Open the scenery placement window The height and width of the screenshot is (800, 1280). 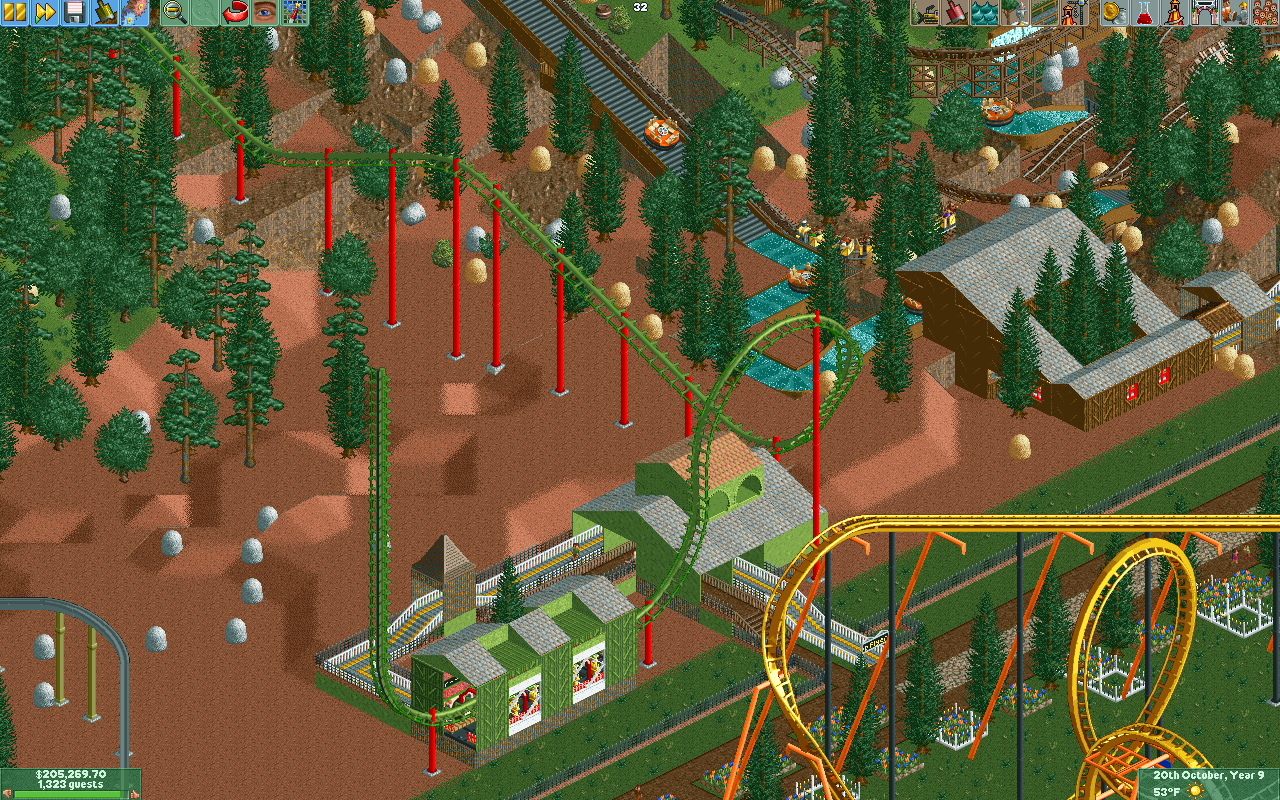point(1015,13)
